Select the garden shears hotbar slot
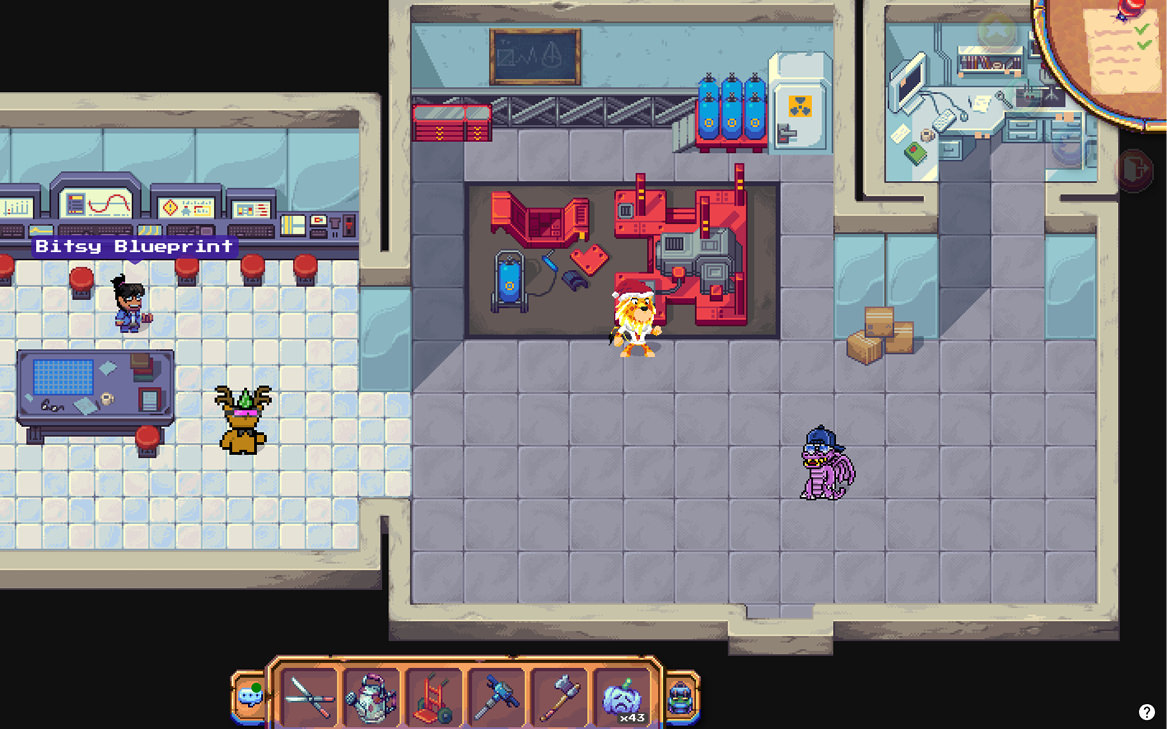 (x=310, y=696)
